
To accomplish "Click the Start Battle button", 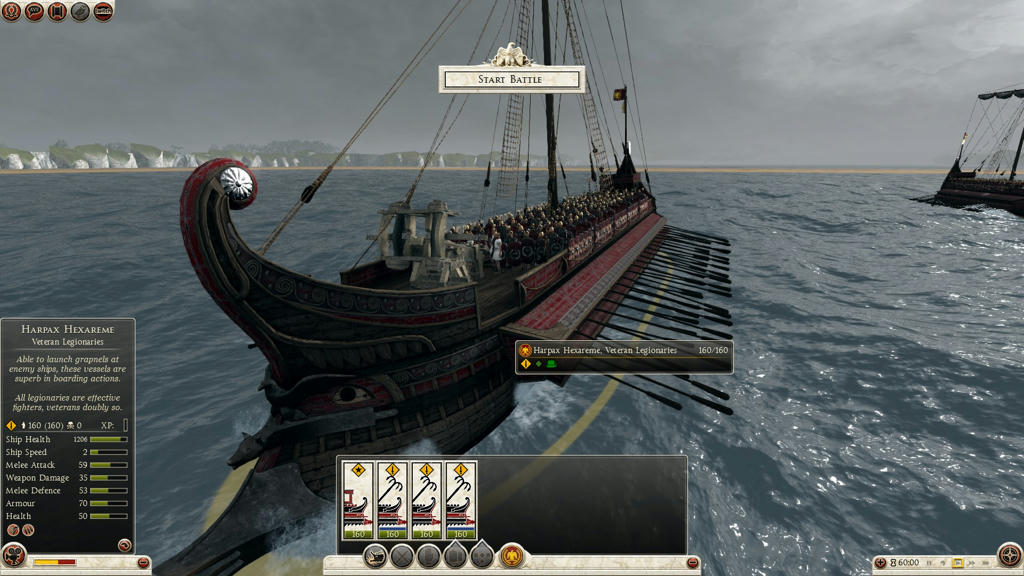I will [511, 80].
